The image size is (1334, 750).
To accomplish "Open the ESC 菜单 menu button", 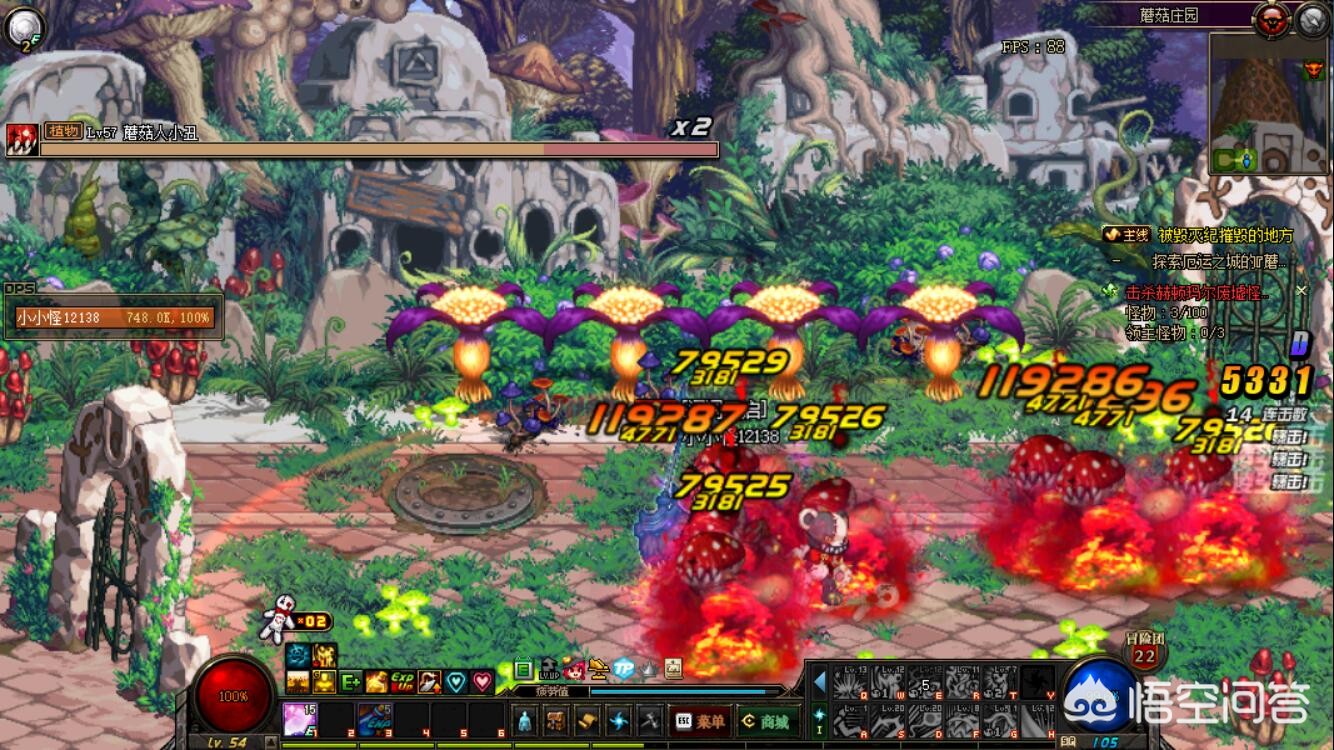I will coord(700,721).
